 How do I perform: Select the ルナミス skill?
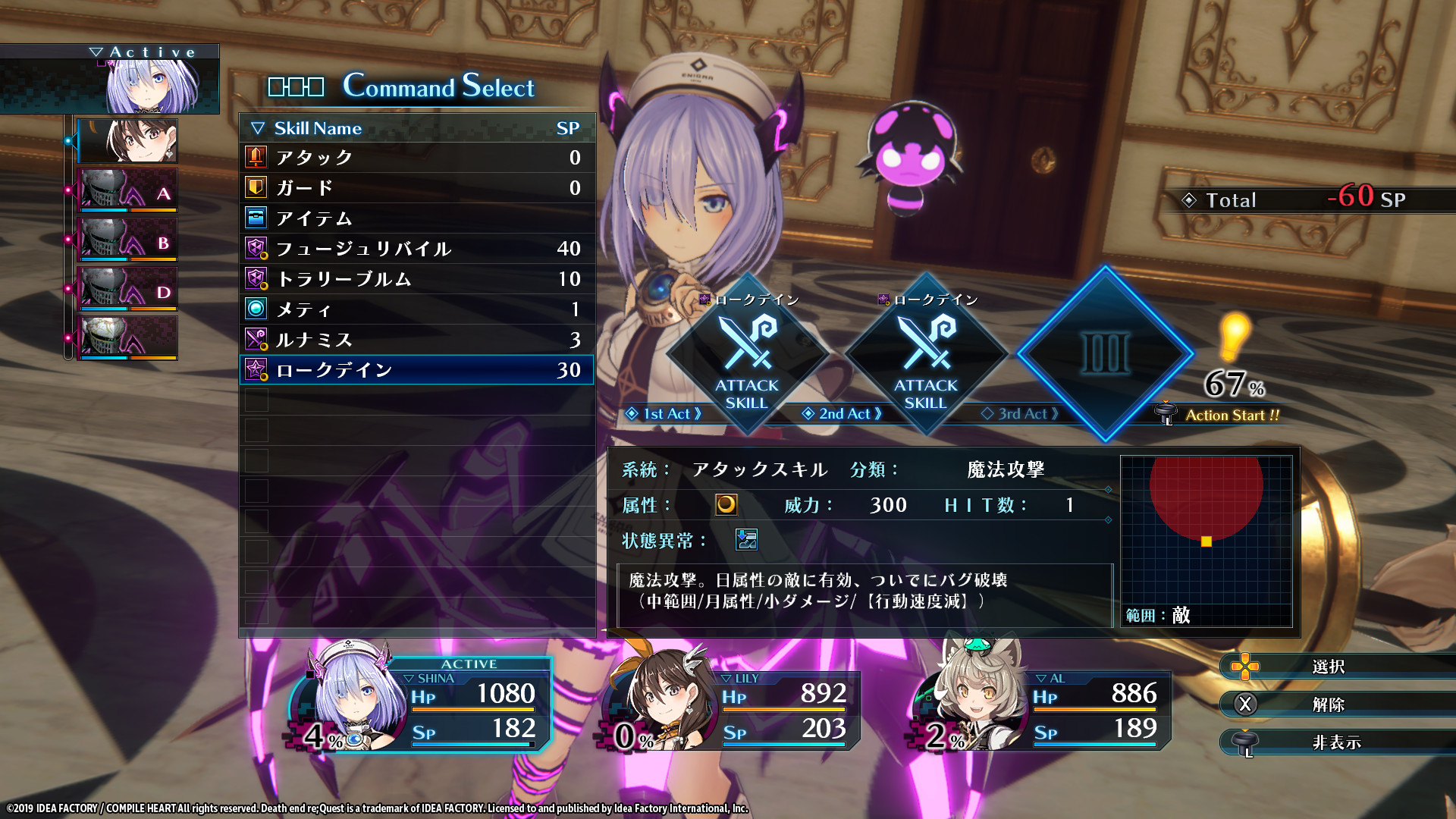point(416,340)
